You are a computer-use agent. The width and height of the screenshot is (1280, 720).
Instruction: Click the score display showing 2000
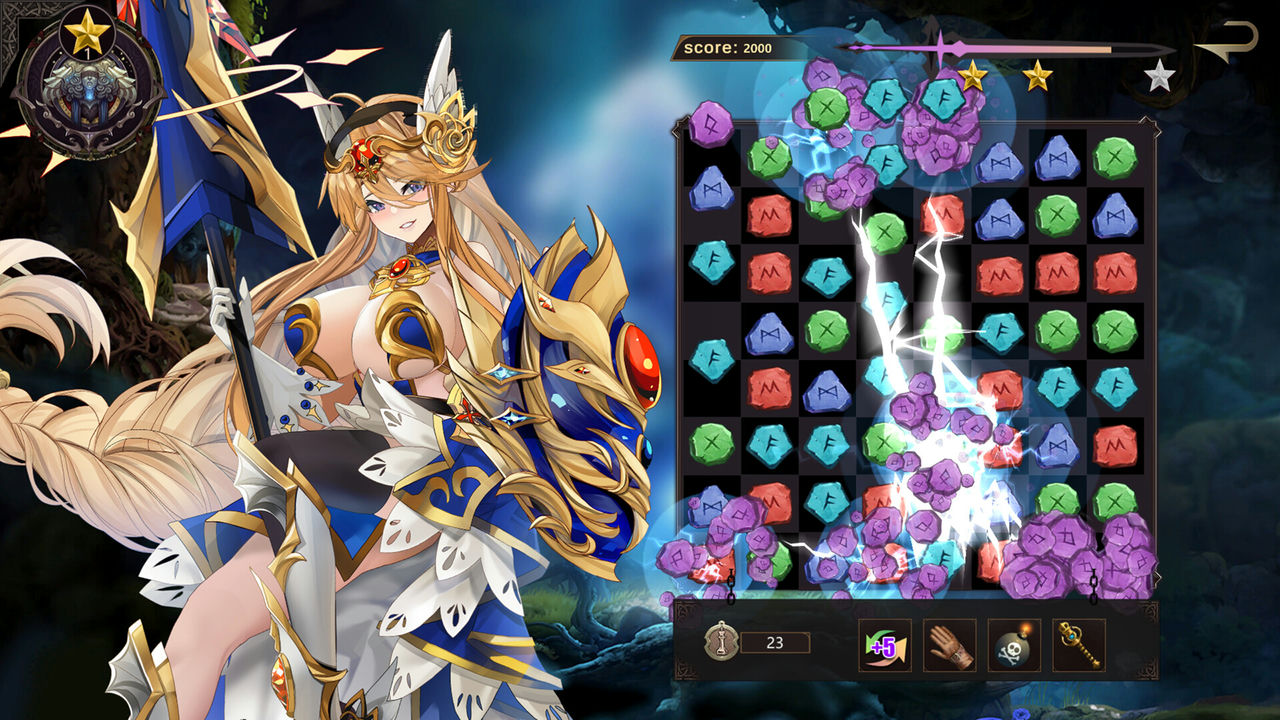[730, 45]
